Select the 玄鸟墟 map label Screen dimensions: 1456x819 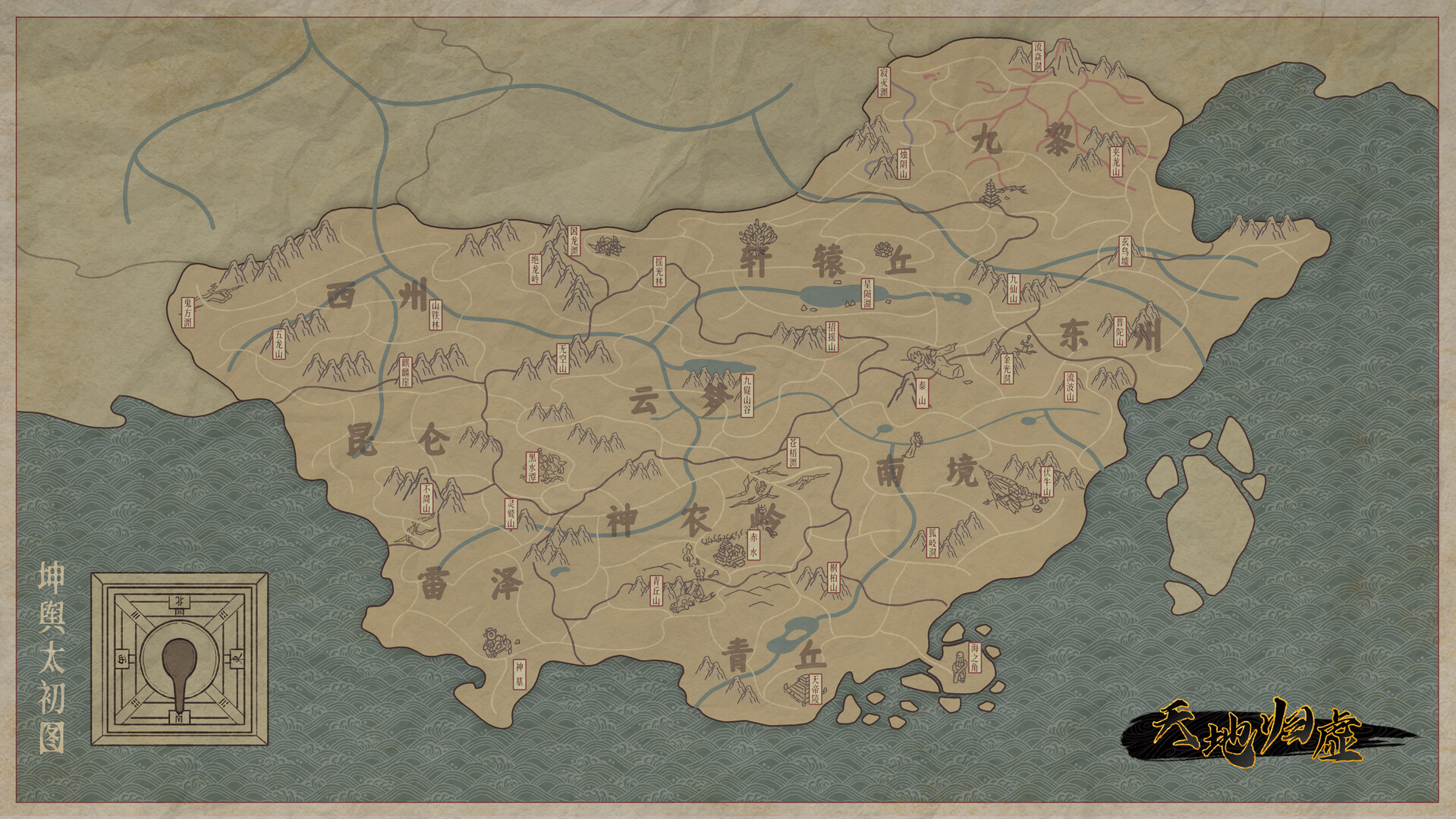1124,251
